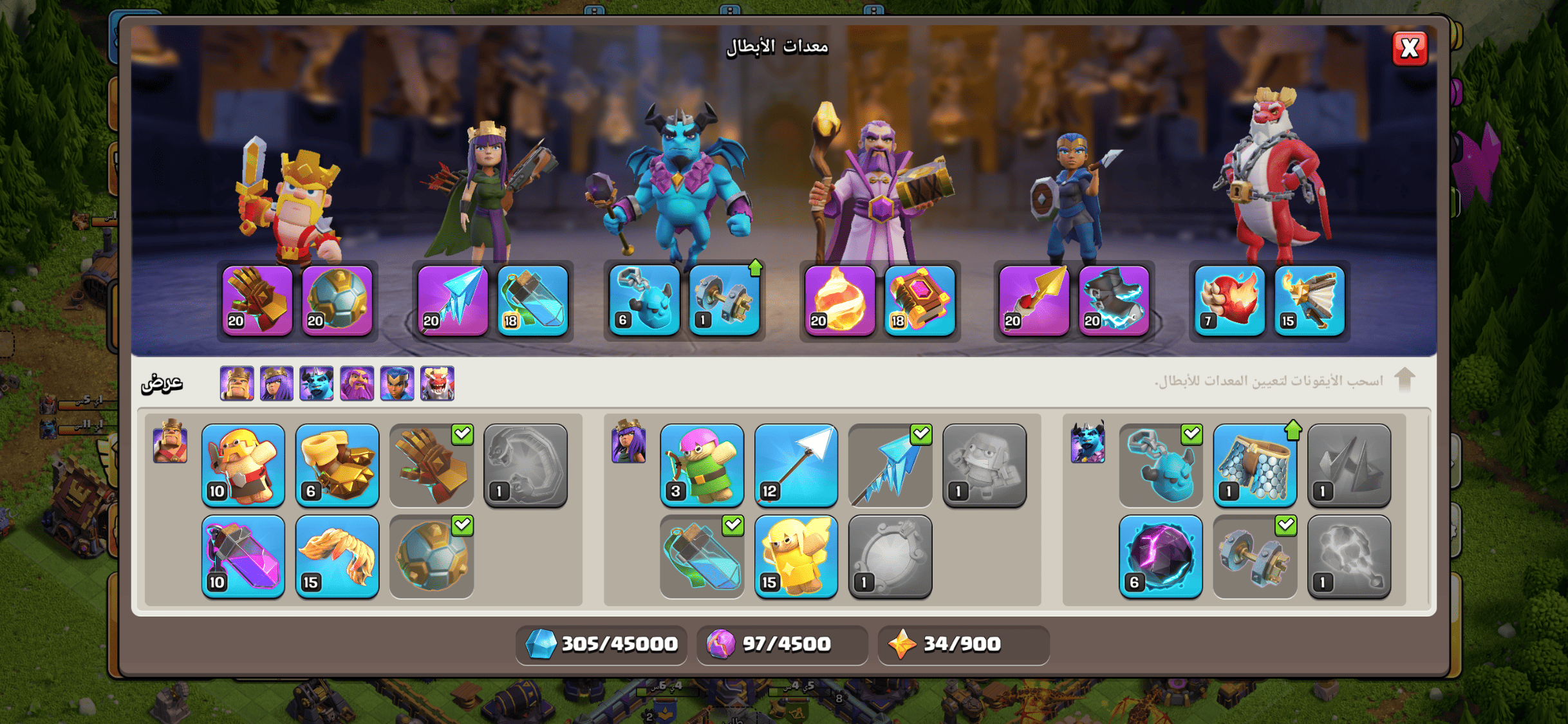Select Grand Warden filter portrait
1568x724 pixels.
(x=357, y=384)
